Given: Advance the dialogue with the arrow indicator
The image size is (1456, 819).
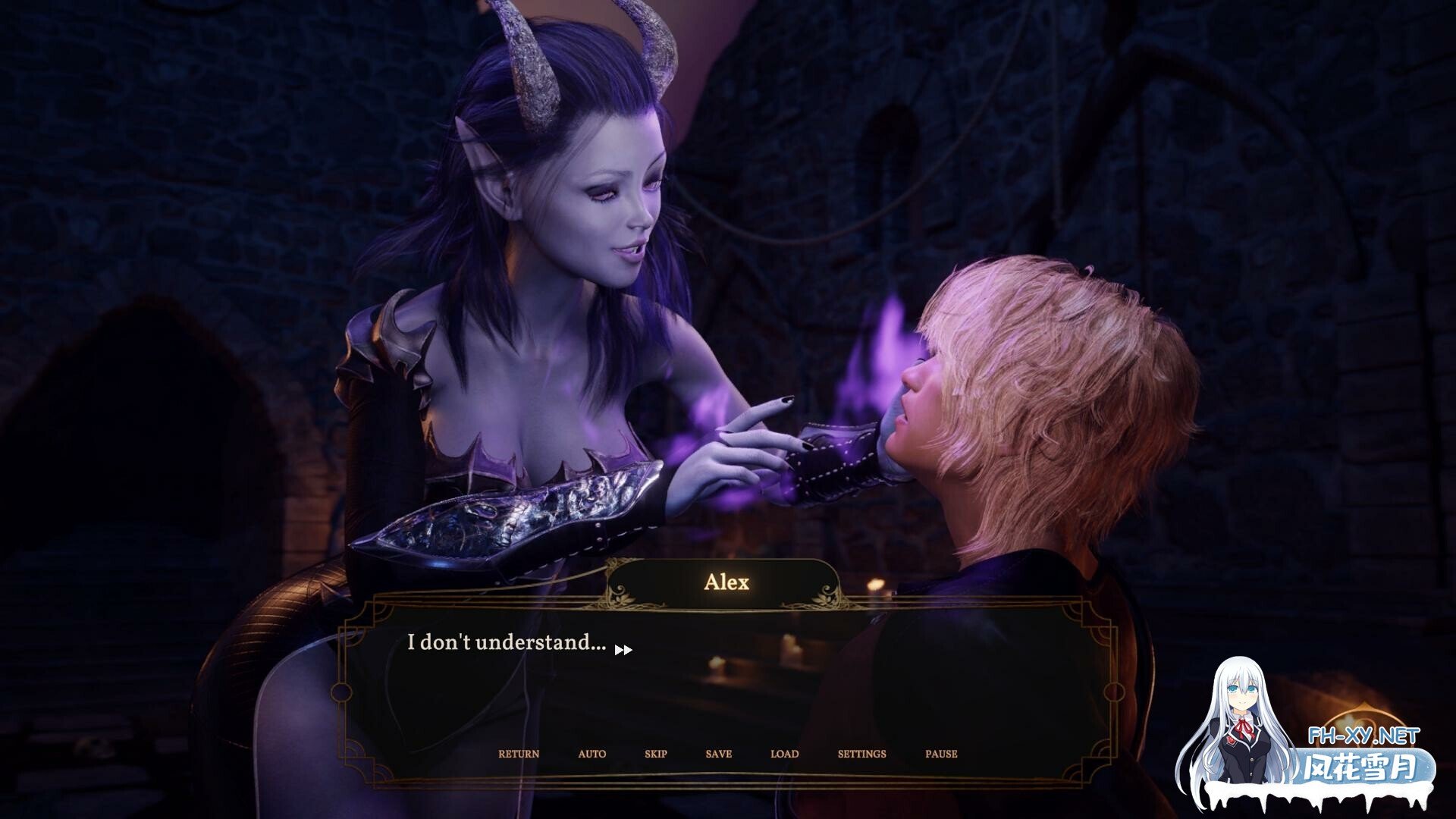Looking at the screenshot, I should (623, 650).
